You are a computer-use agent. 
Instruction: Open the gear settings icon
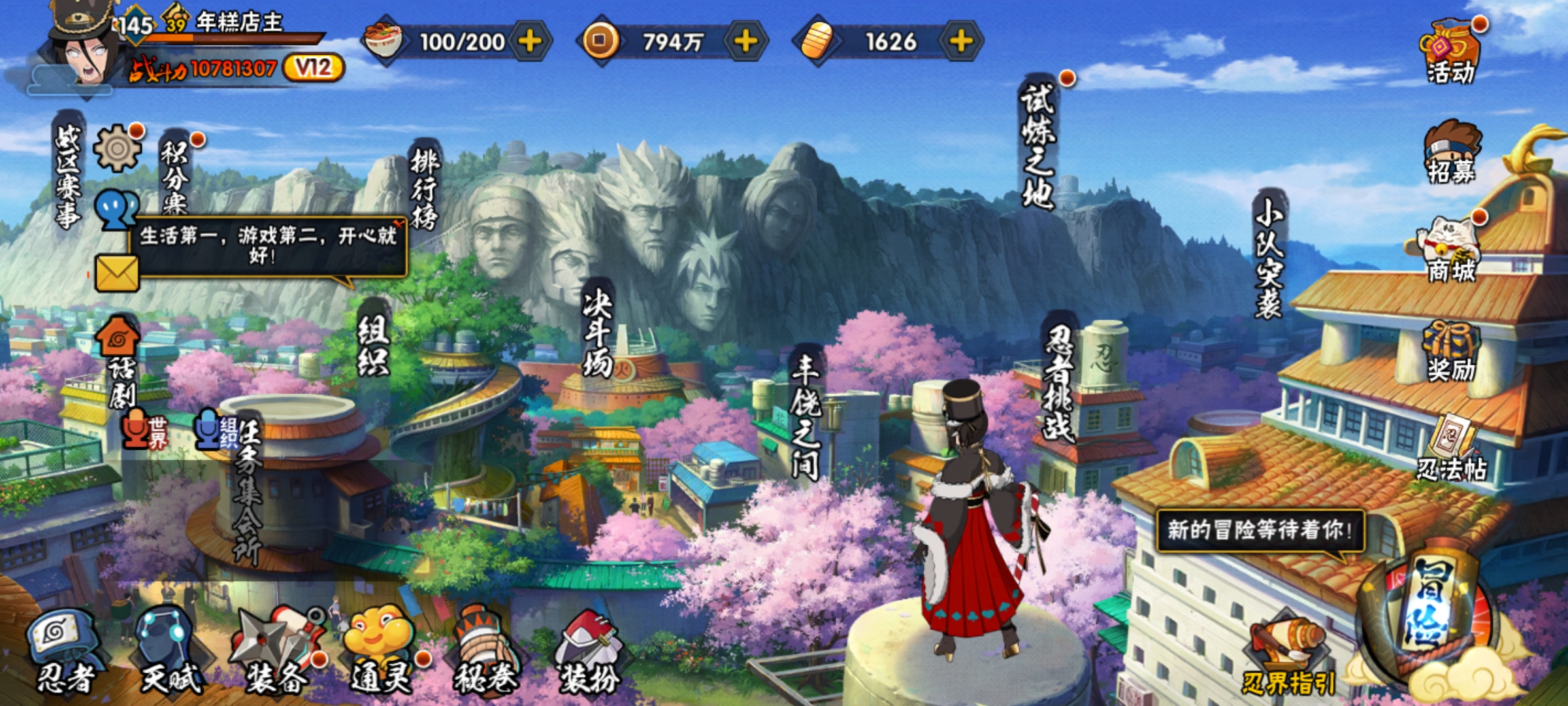tap(117, 148)
